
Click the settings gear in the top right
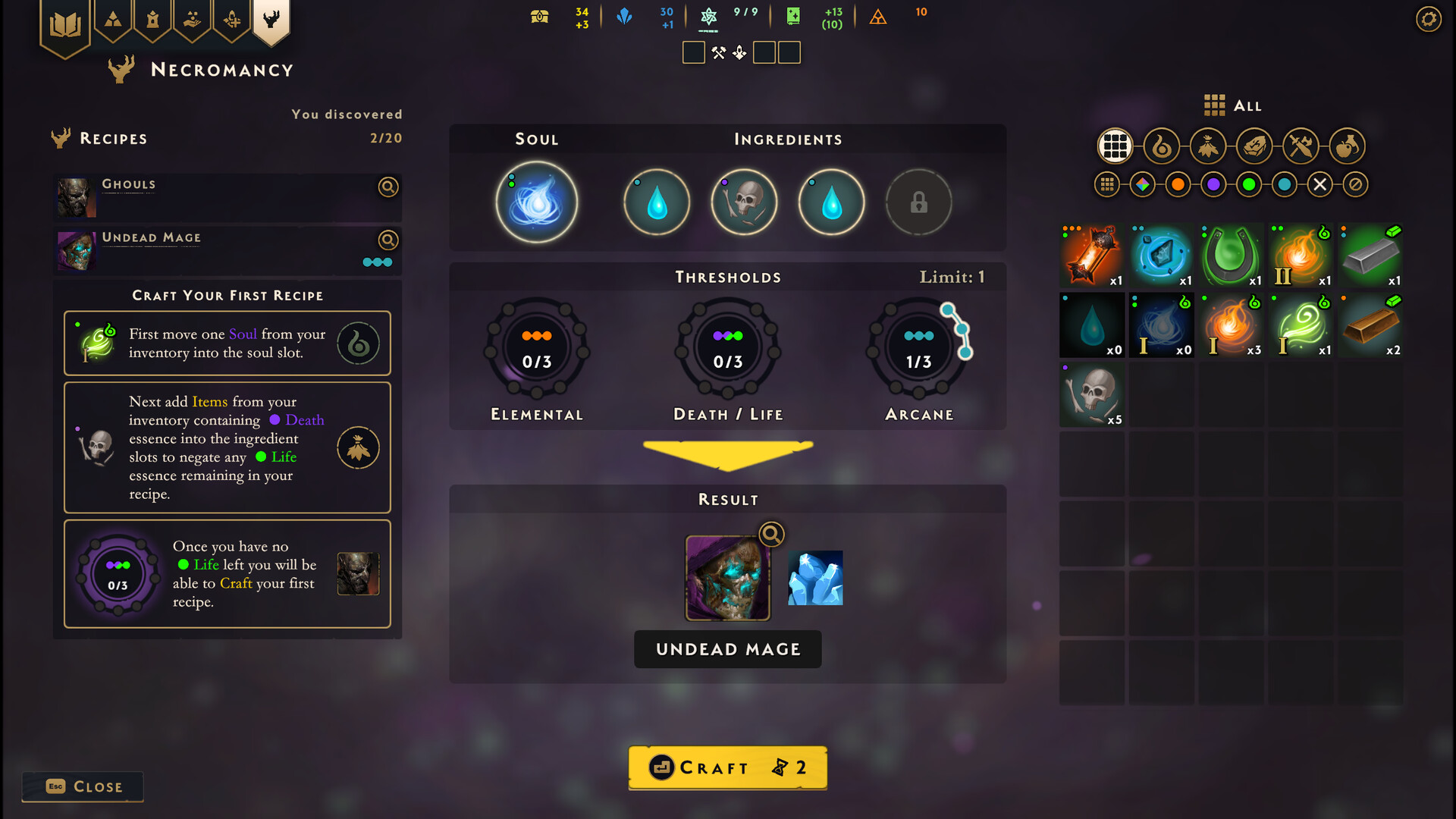[x=1429, y=19]
